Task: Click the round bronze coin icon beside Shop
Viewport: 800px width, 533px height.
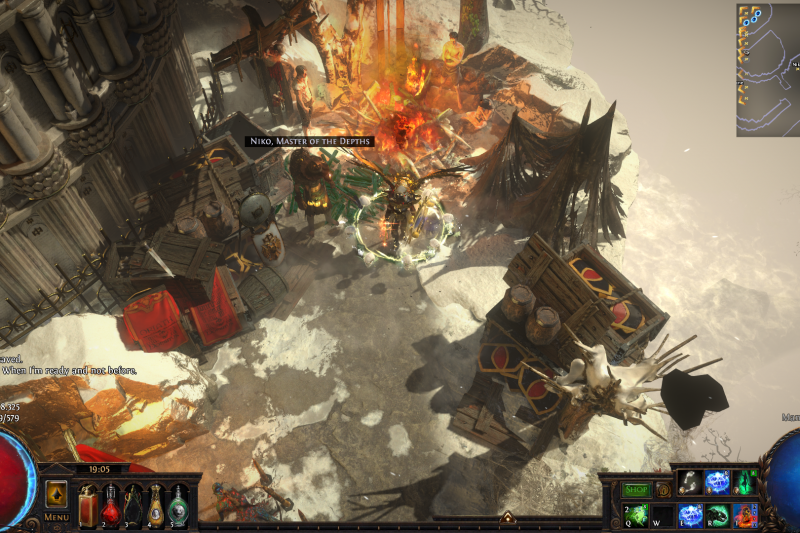Action: pos(663,490)
